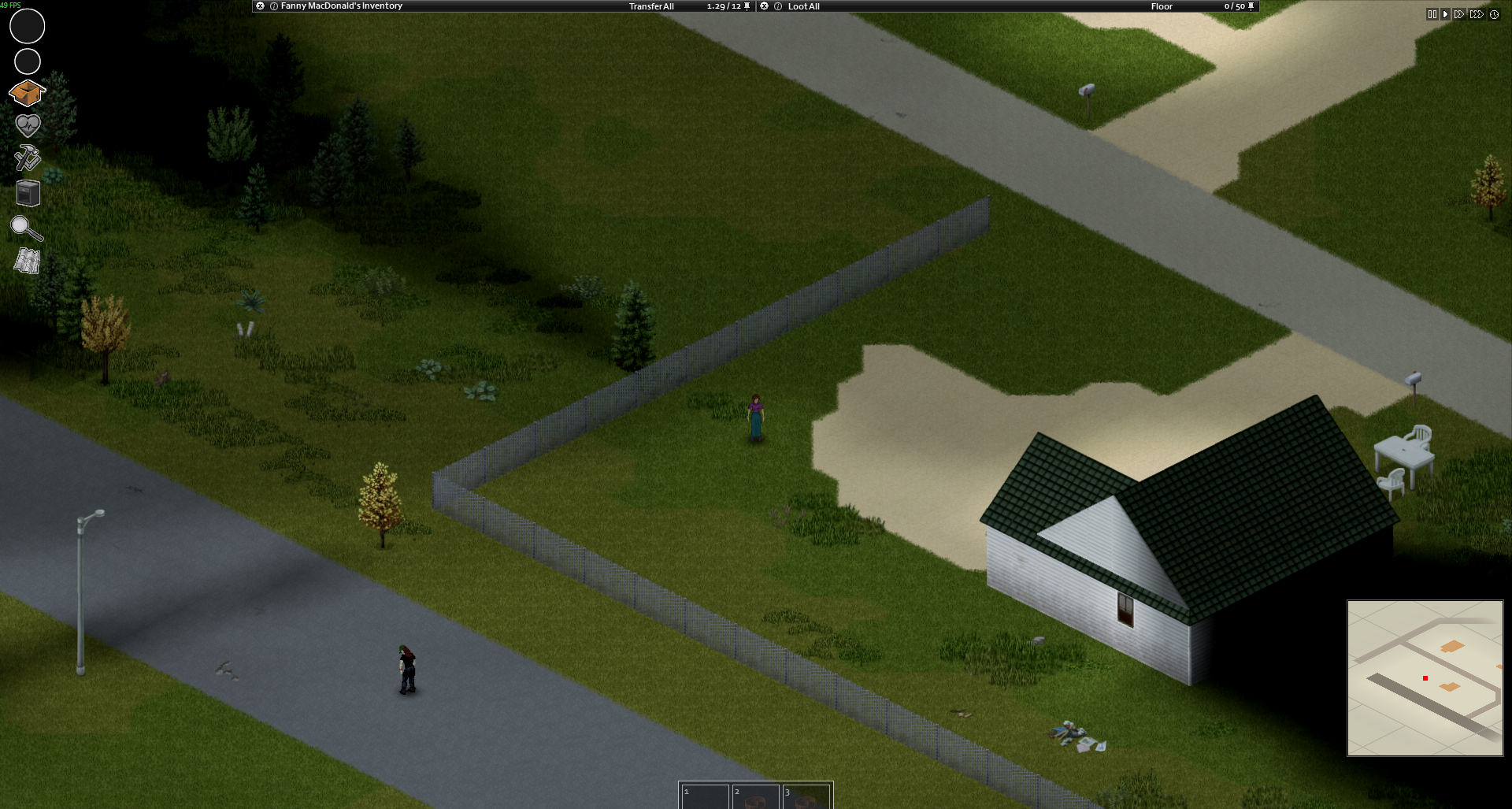Image resolution: width=1512 pixels, height=809 pixels.
Task: Open the world map icon
Action: (x=28, y=261)
